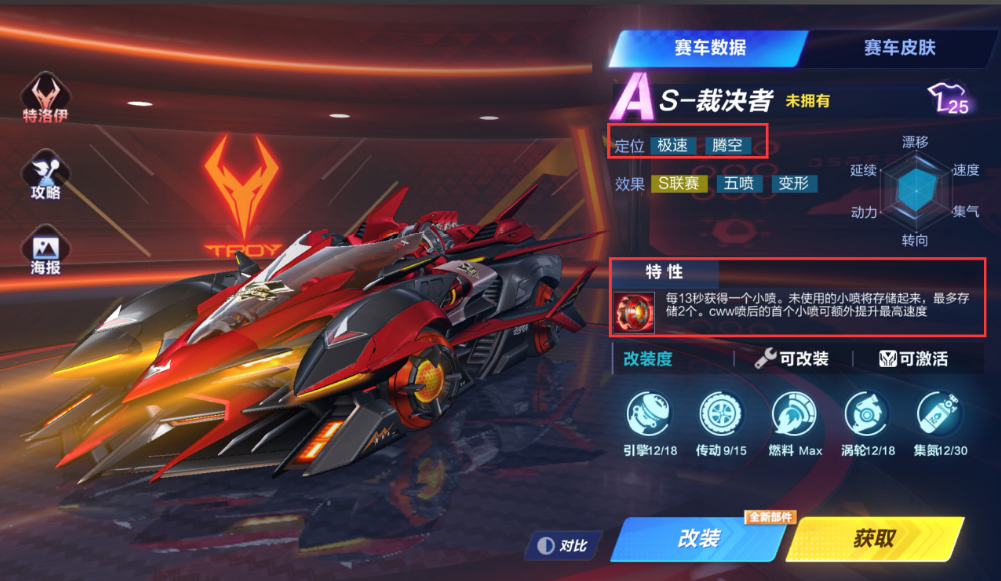
Task: Click the 改装 modify button
Action: [x=699, y=538]
